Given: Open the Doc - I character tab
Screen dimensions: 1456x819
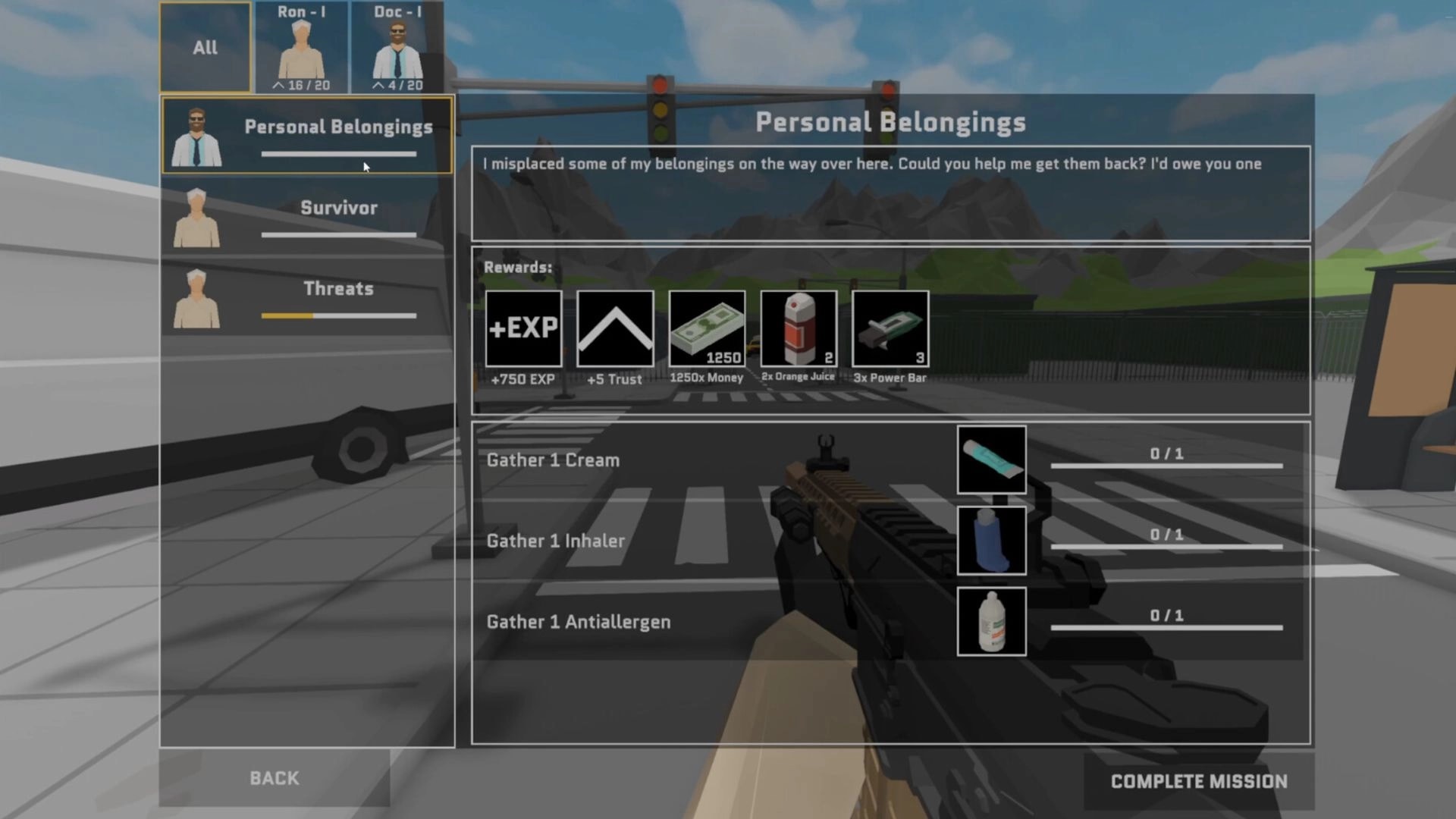Looking at the screenshot, I should coord(397,45).
